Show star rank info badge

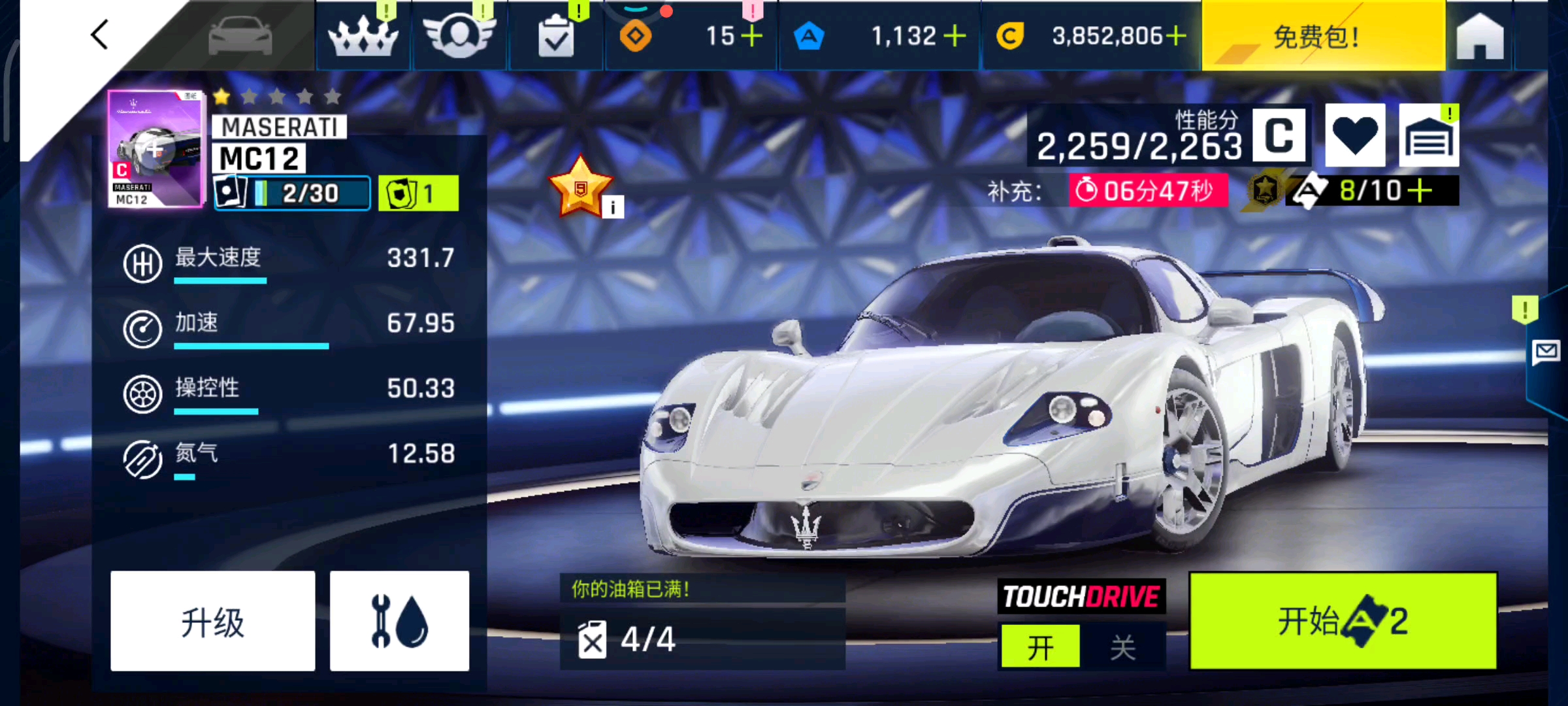(612, 208)
